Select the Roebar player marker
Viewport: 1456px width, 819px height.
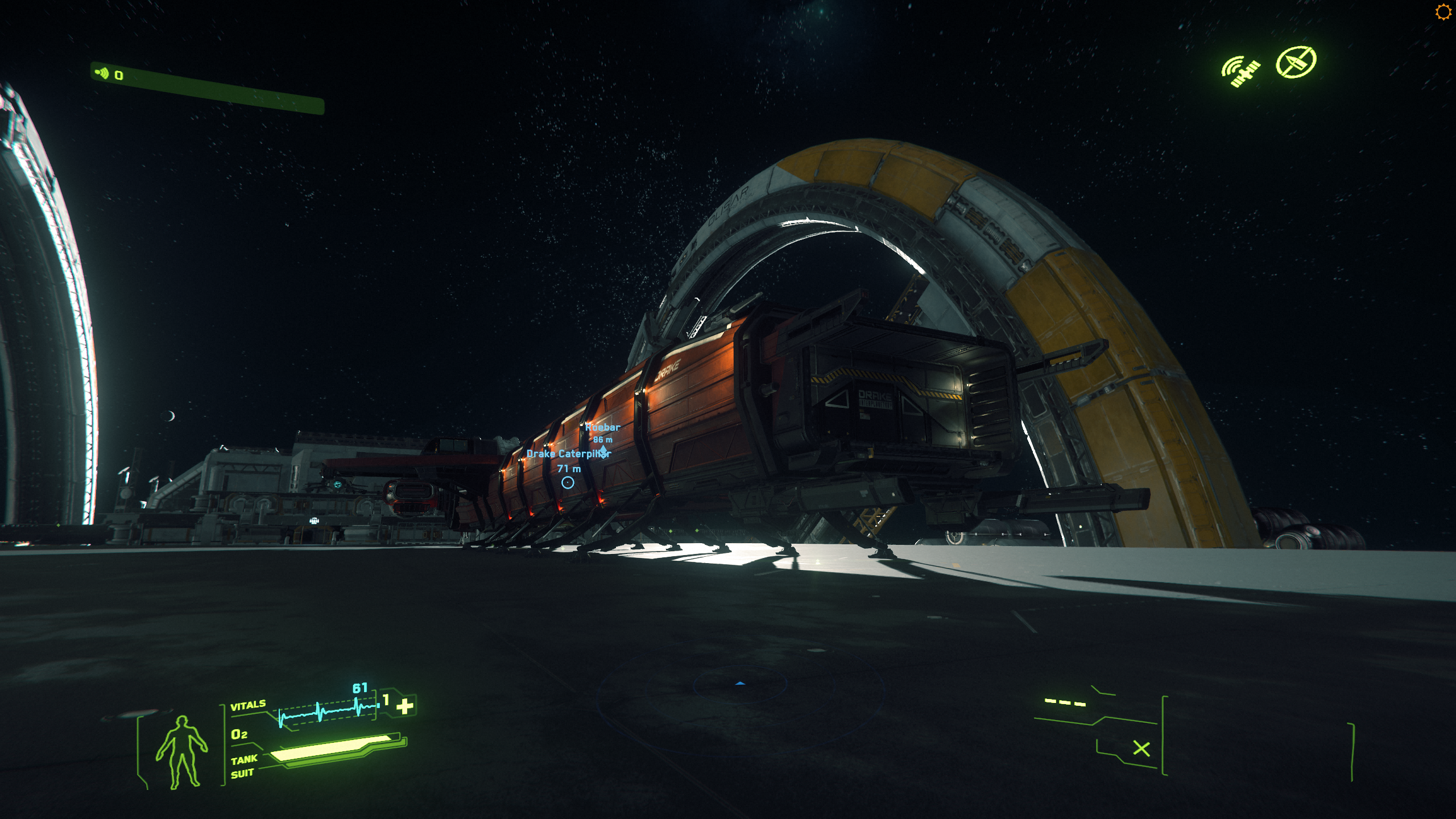[603, 450]
